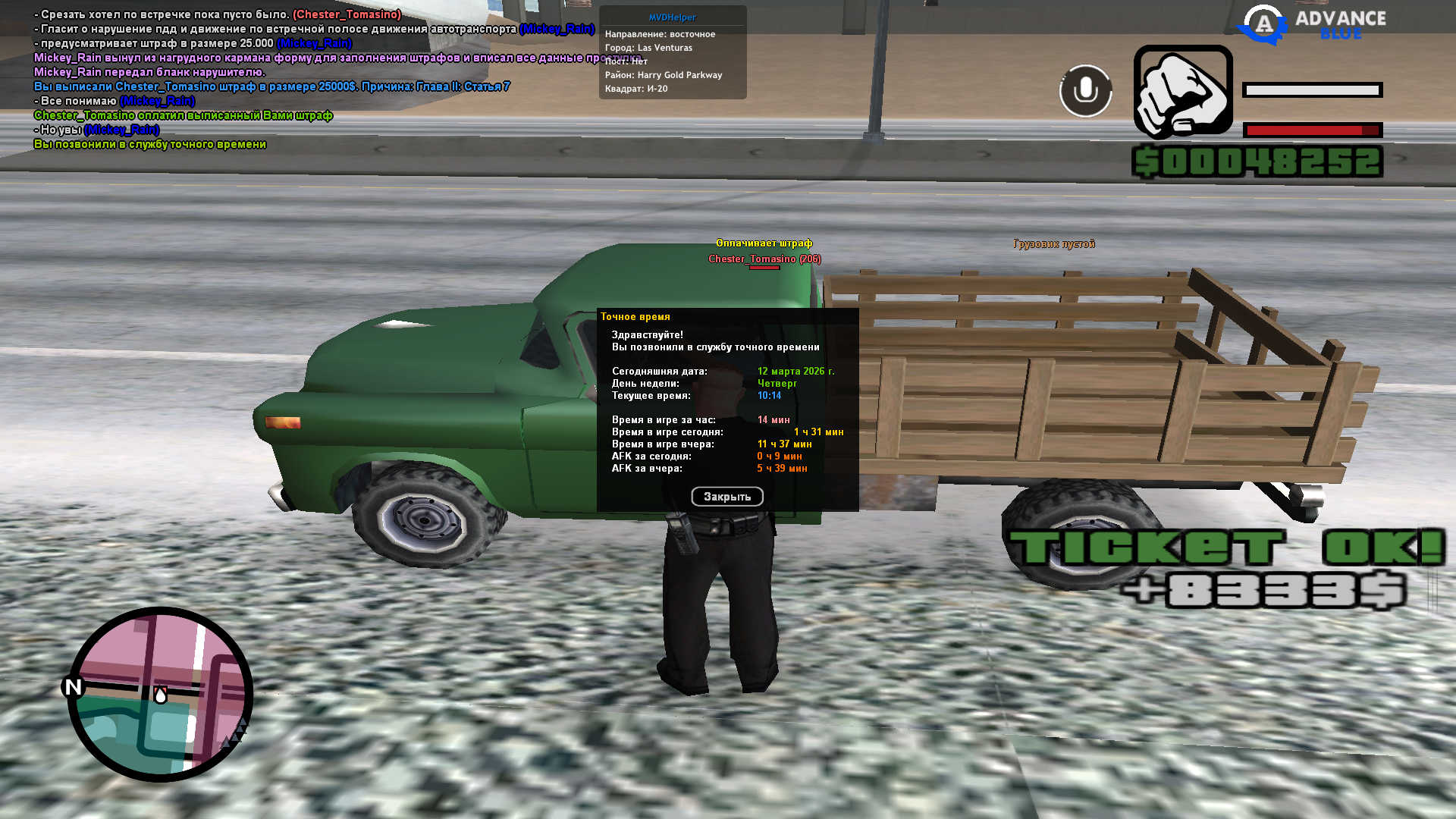Screen dimensions: 1456x819
Task: Toggle the microphone voice chat icon
Action: tap(1085, 91)
